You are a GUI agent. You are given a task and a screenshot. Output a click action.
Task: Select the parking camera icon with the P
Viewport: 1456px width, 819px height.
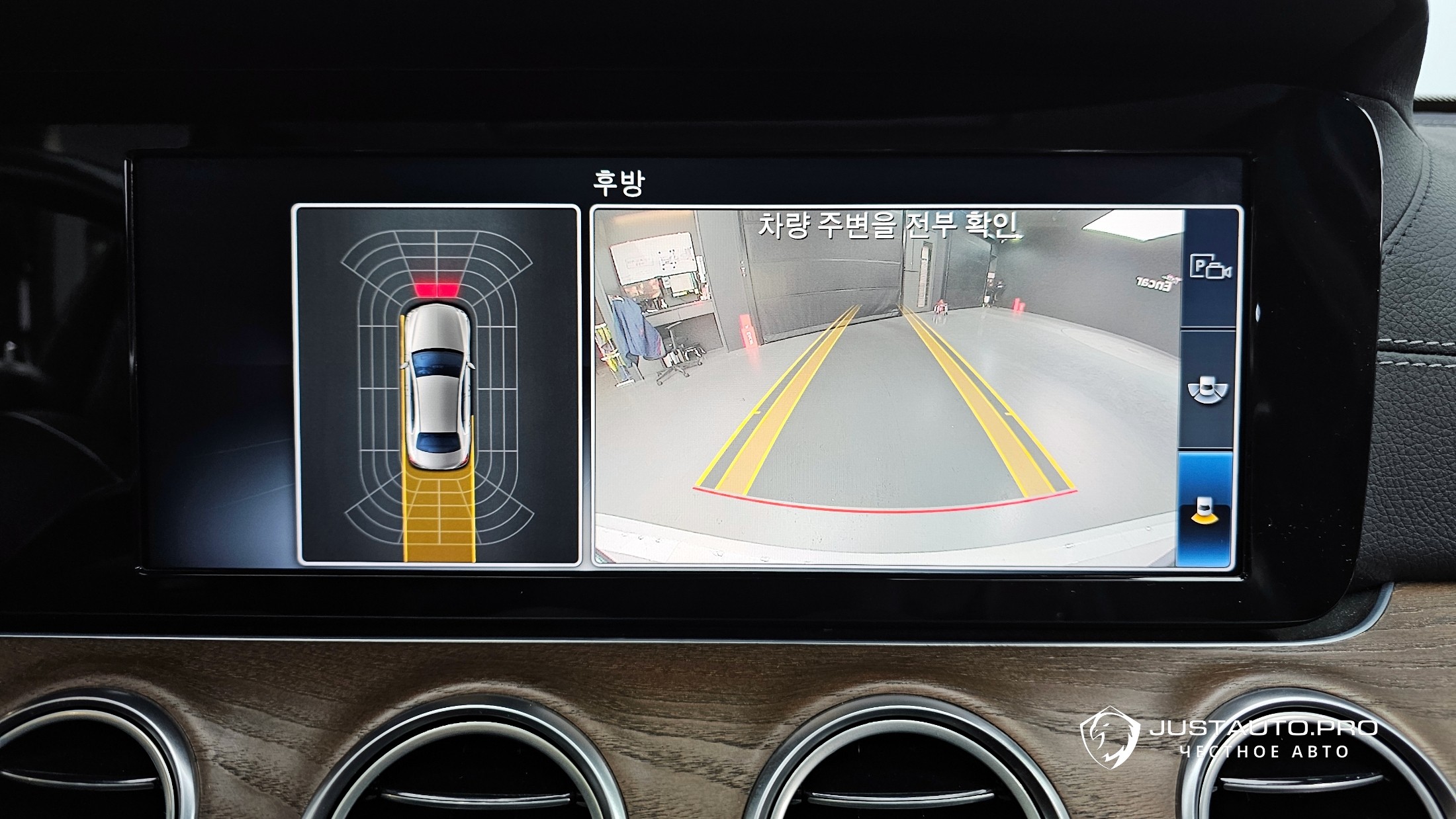point(1209,268)
